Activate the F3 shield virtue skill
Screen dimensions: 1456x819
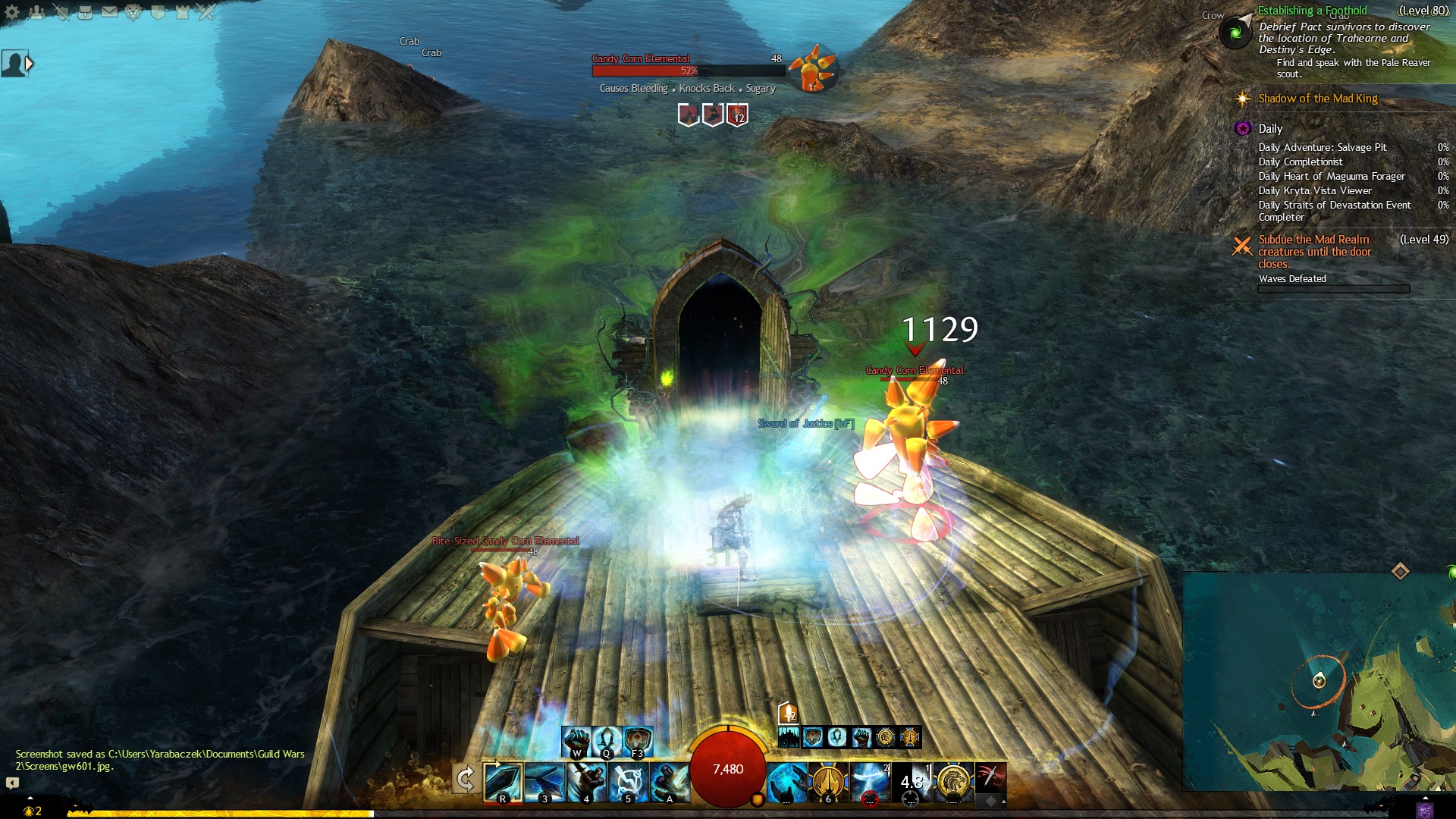point(638,741)
